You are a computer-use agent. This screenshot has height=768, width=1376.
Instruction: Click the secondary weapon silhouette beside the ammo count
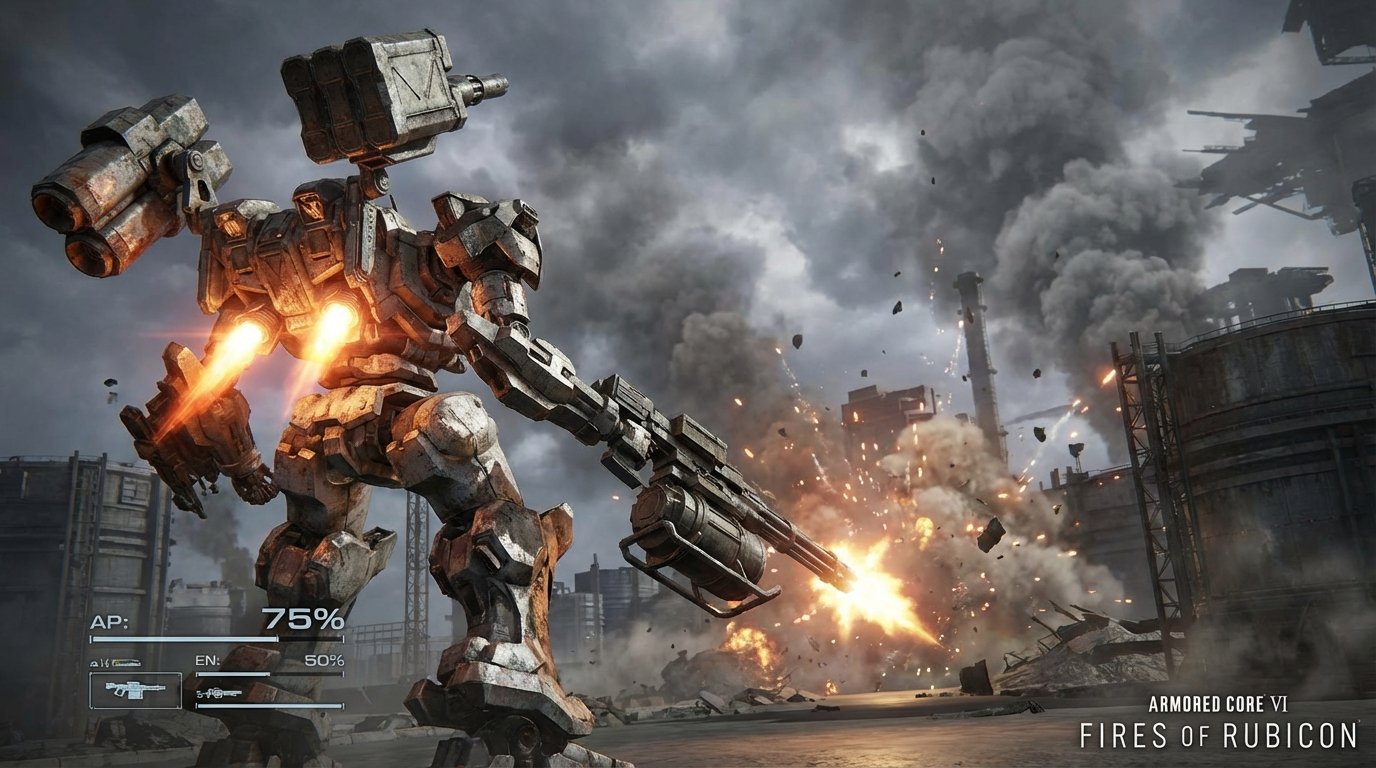[222, 692]
